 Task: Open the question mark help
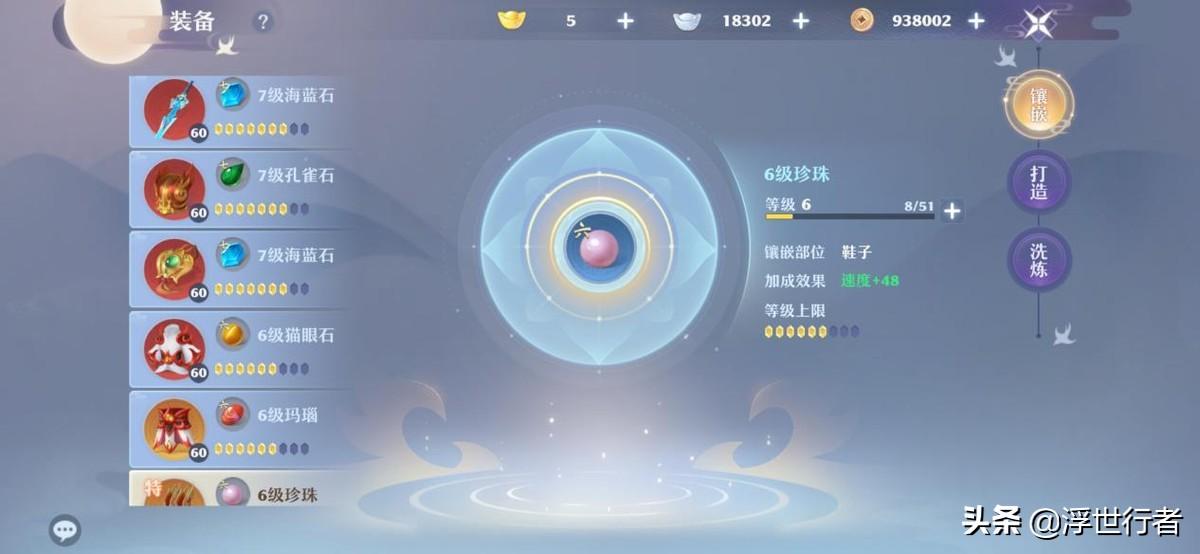262,21
